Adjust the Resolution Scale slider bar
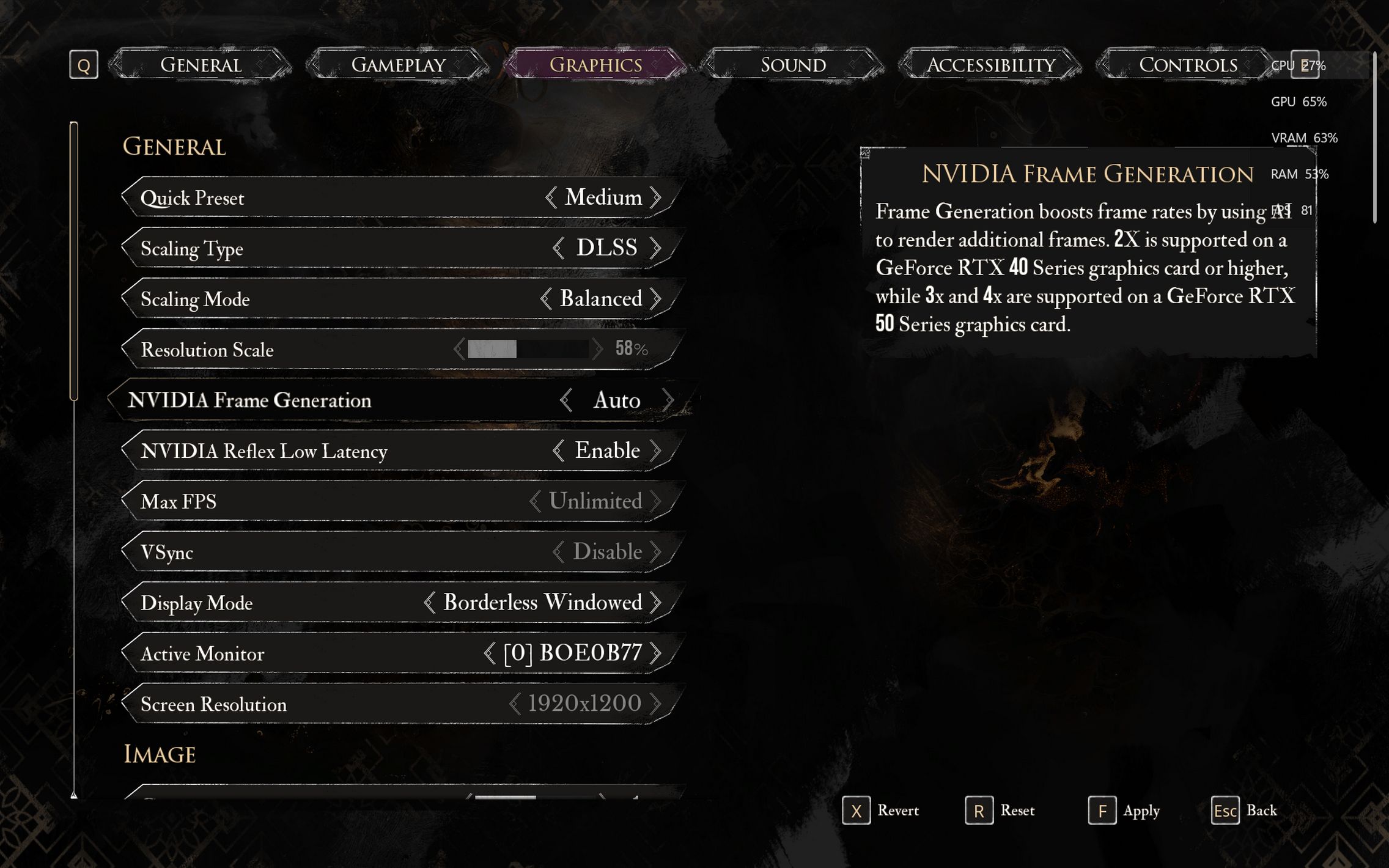1389x868 pixels. [527, 349]
